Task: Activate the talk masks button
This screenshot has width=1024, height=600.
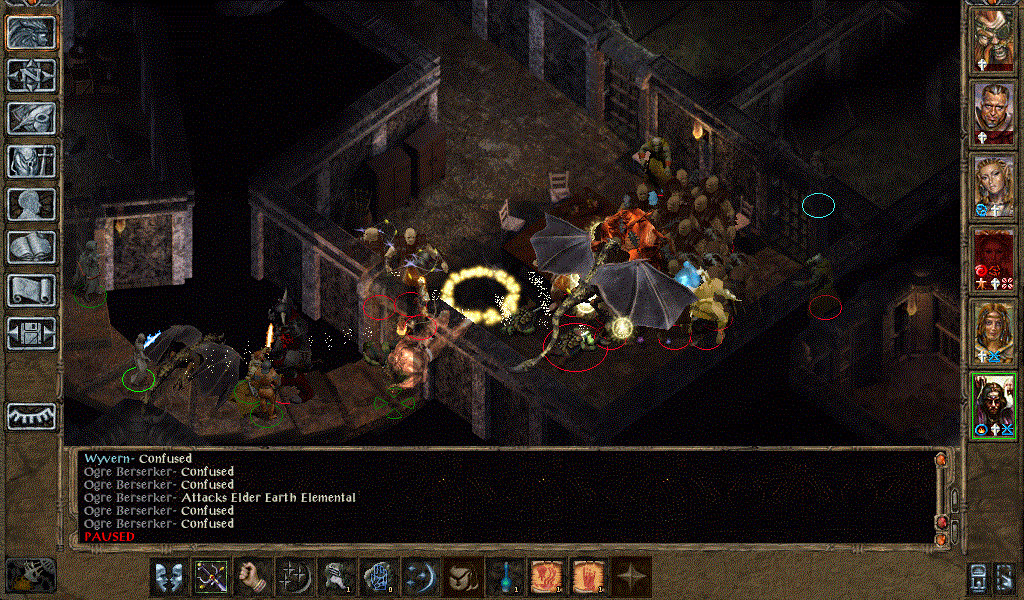Action: click(168, 577)
